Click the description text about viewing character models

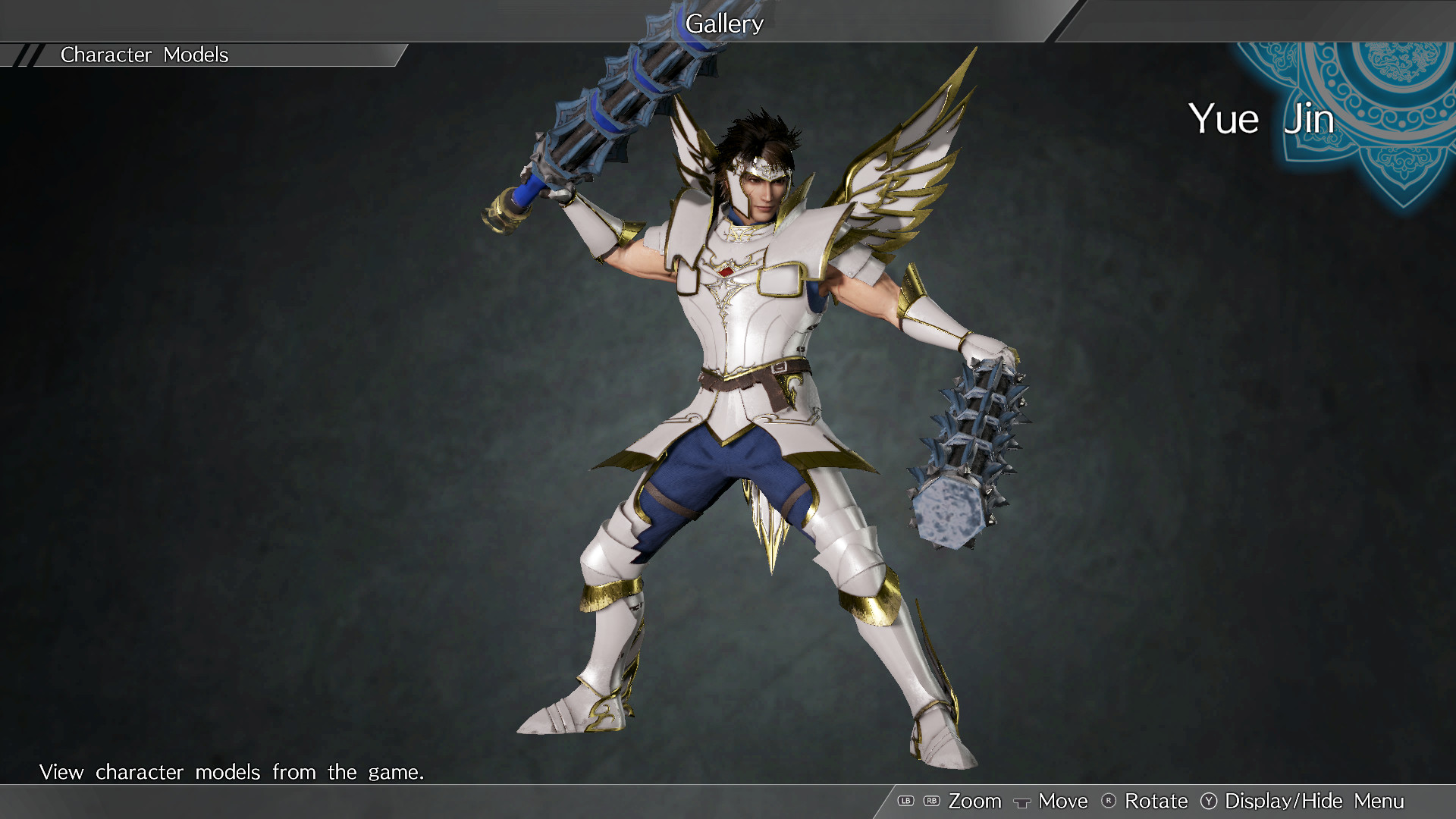(233, 772)
